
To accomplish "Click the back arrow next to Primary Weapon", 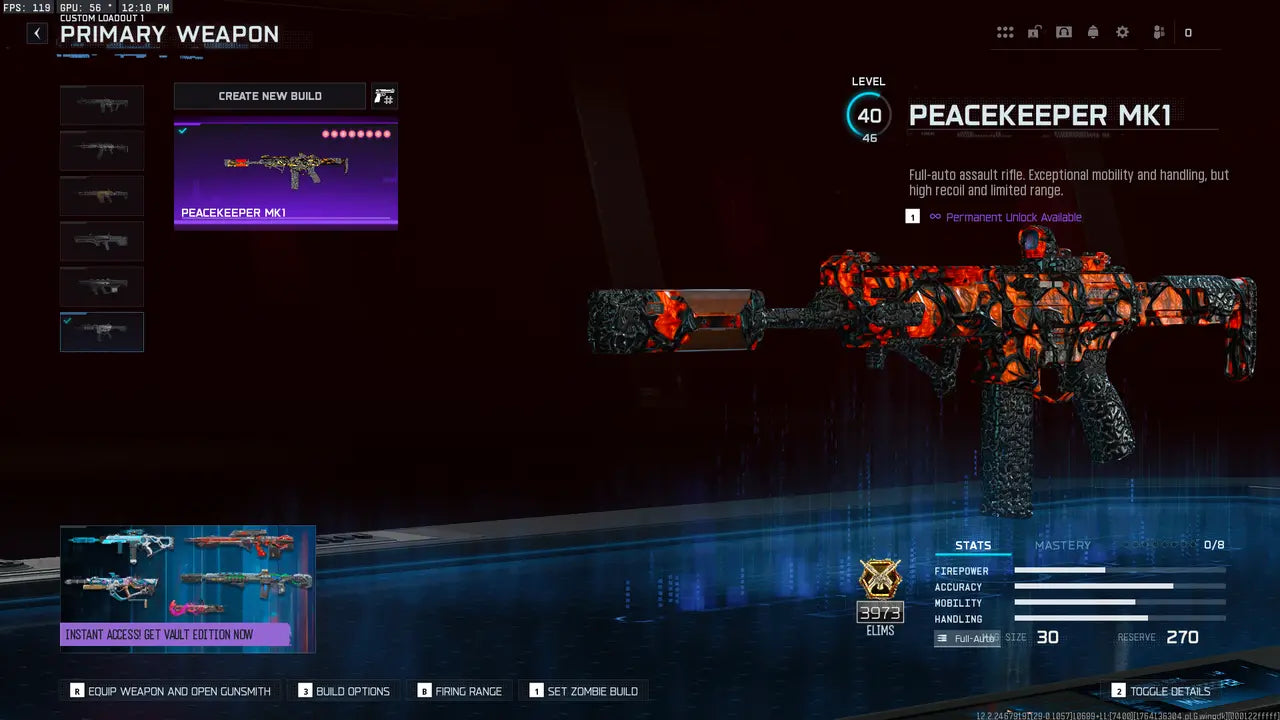I will [36, 33].
